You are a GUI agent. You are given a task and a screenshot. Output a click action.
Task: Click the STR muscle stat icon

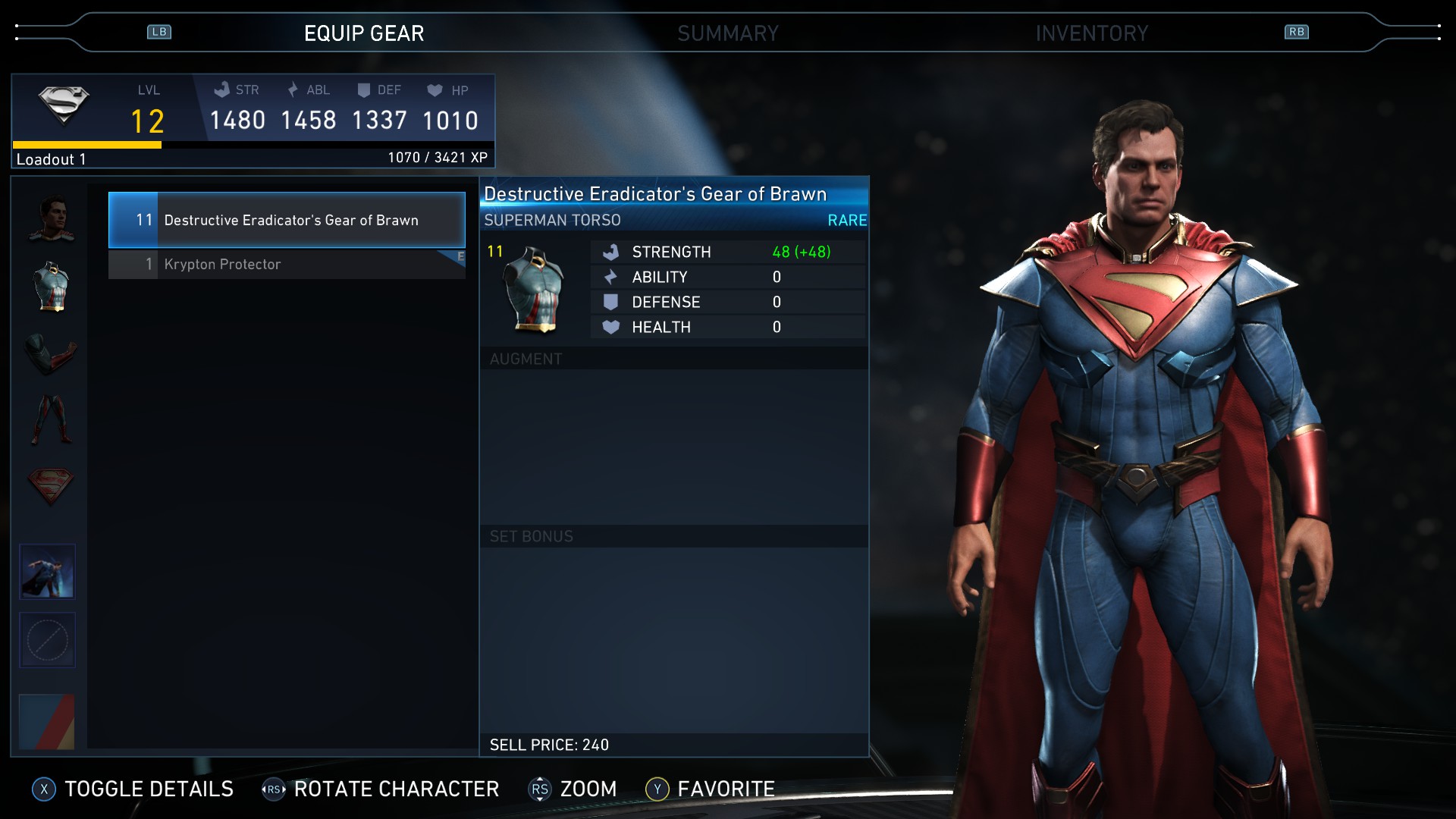pos(223,89)
